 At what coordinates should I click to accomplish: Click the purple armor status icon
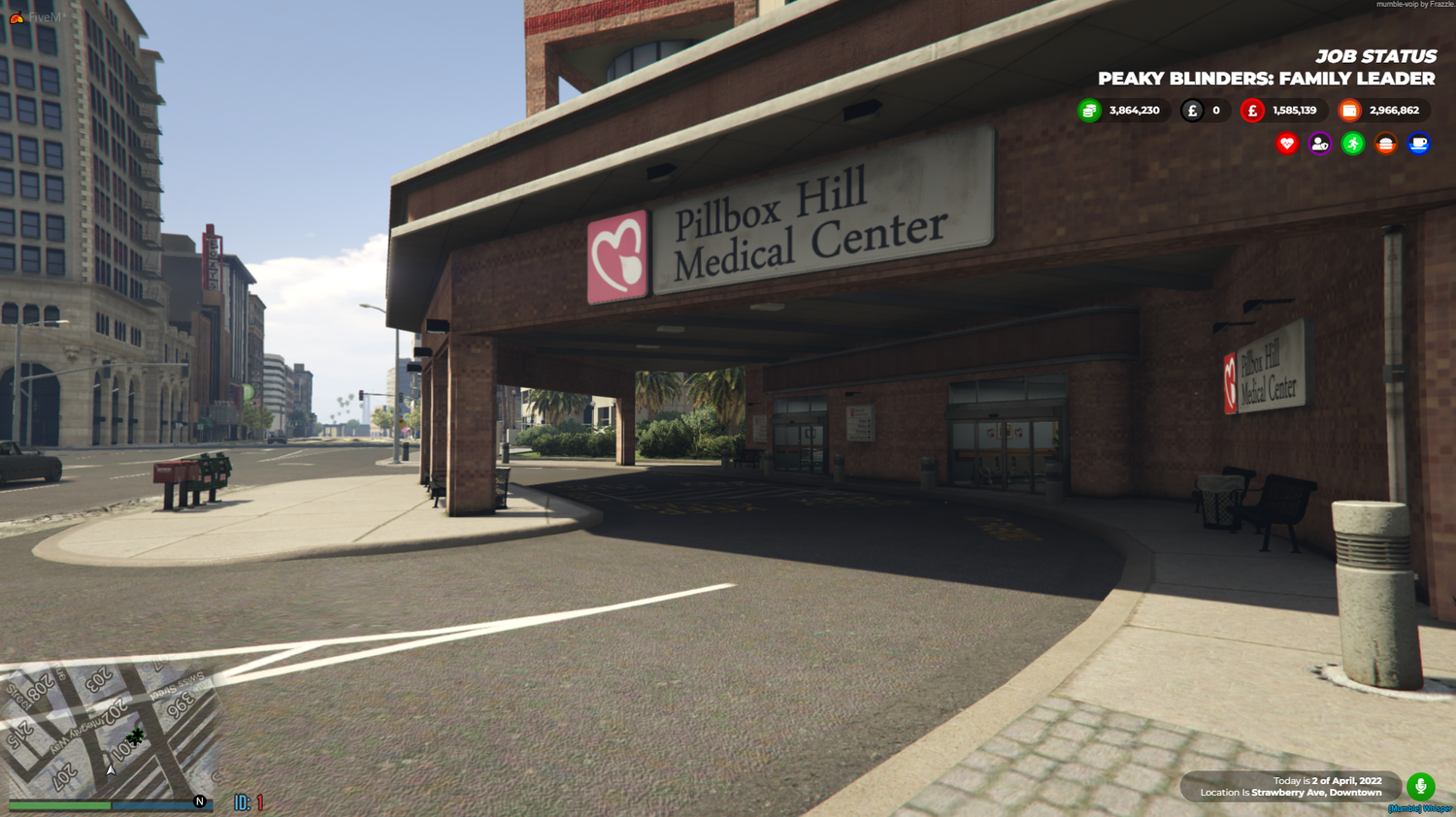(1317, 144)
